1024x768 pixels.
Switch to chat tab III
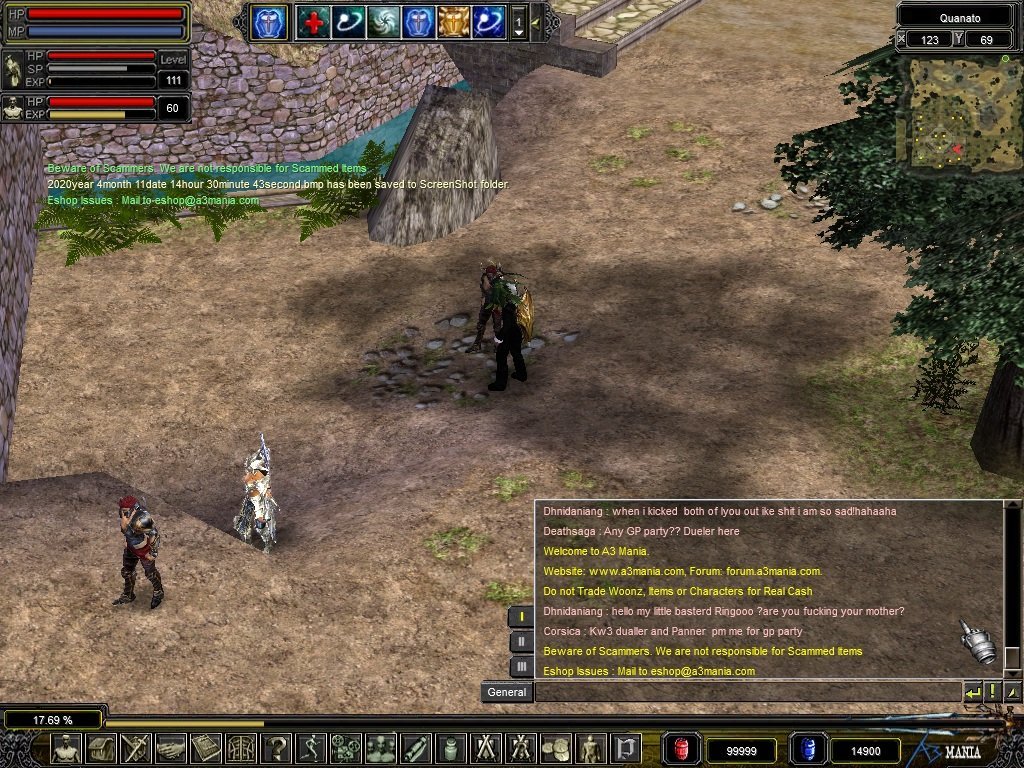click(521, 665)
